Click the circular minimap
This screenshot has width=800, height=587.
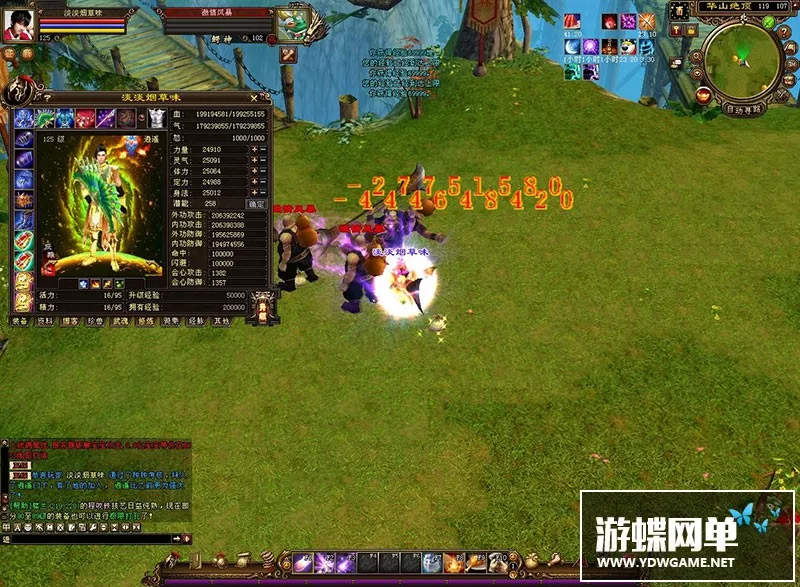741,60
